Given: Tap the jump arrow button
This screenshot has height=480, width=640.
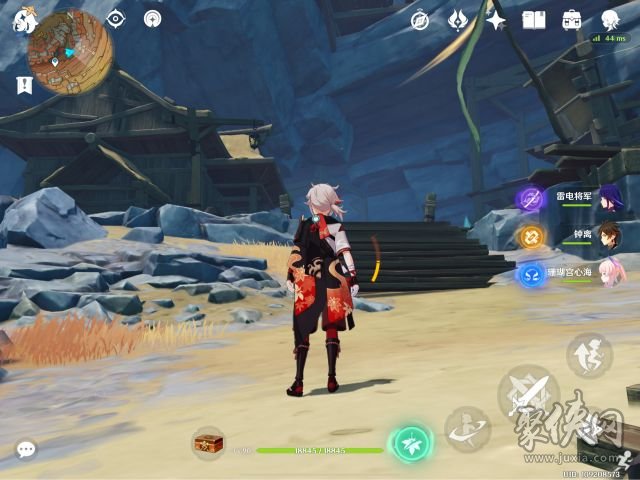Looking at the screenshot, I should 589,355.
